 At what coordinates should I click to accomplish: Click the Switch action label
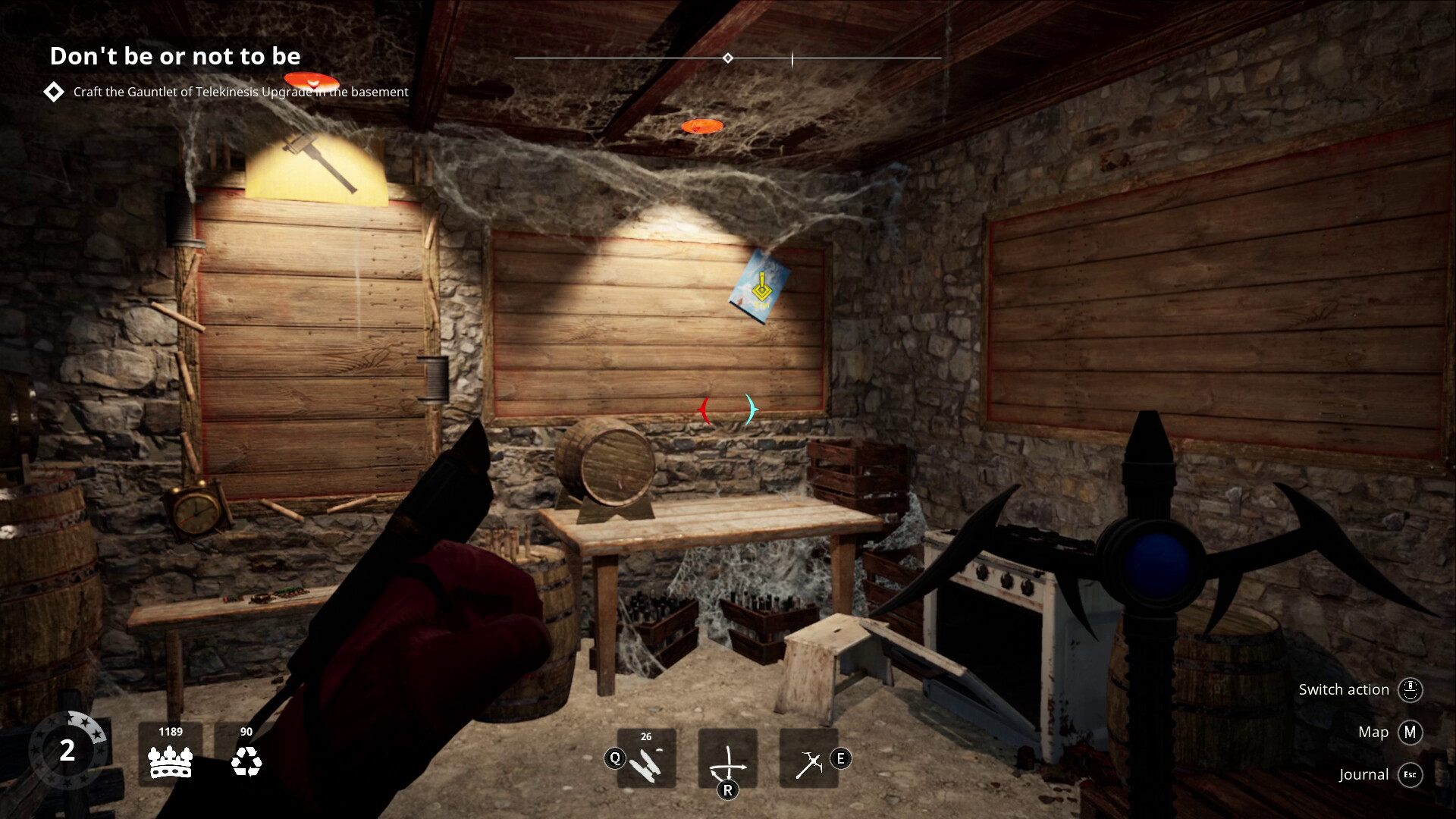point(1343,690)
